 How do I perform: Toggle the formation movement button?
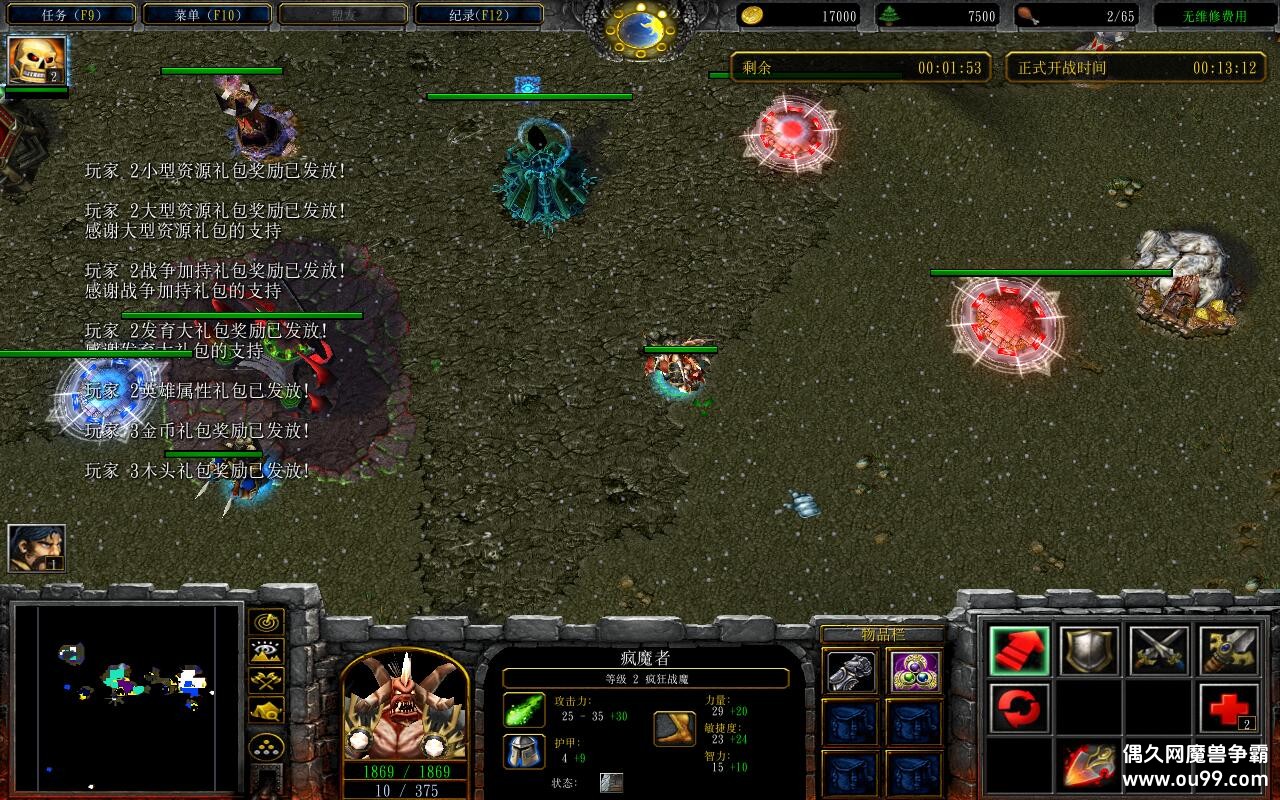tap(266, 747)
